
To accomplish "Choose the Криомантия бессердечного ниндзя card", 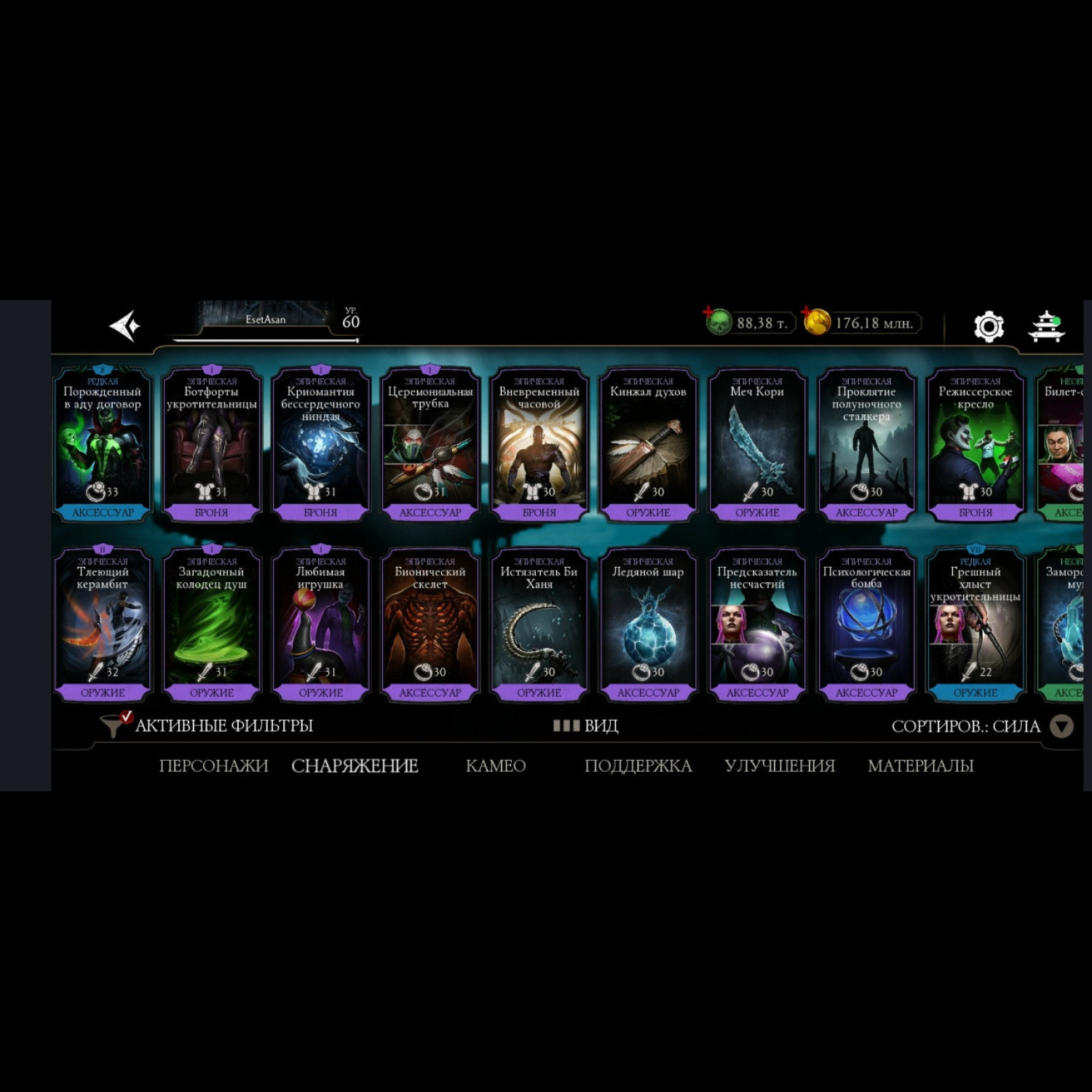I will tap(320, 444).
